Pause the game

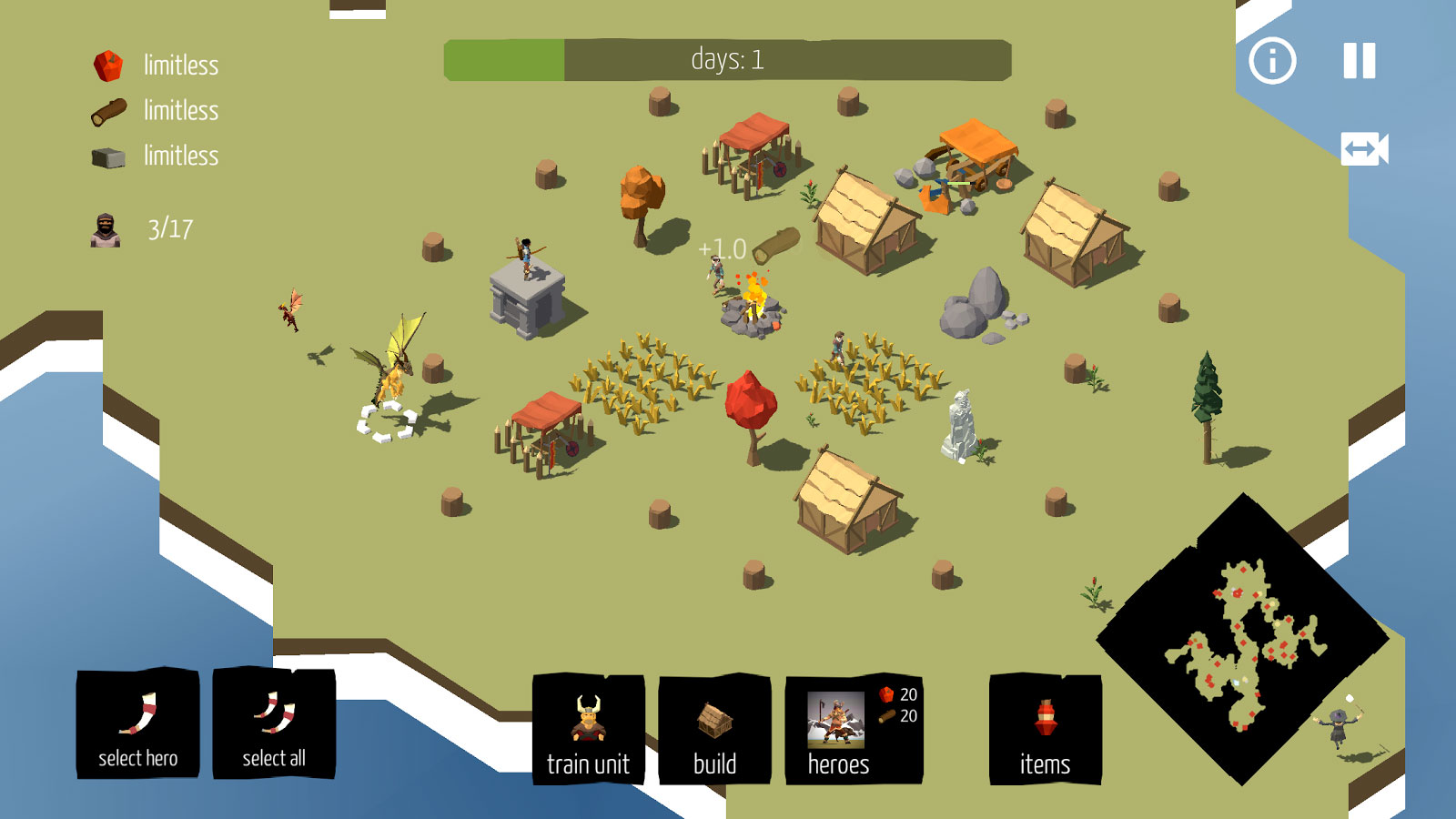(x=1360, y=61)
